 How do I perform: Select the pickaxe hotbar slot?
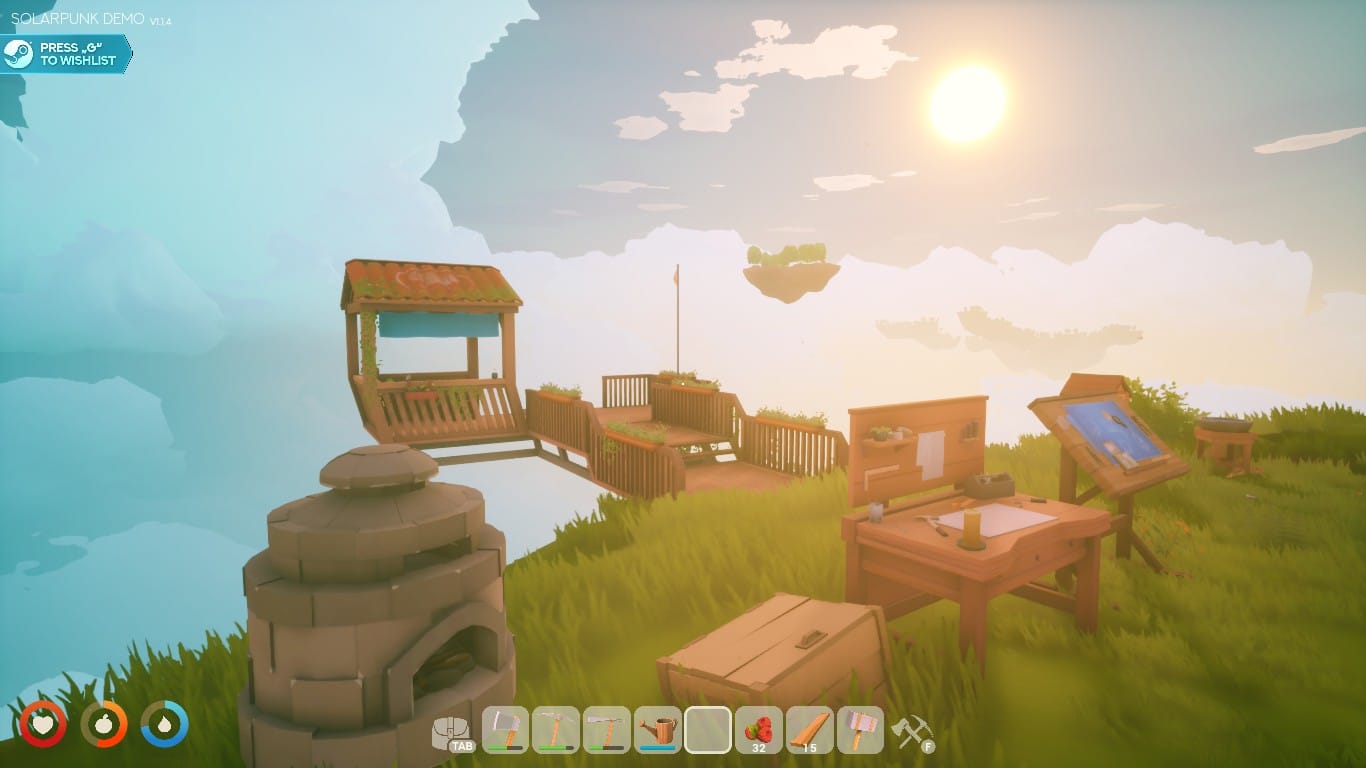[556, 730]
